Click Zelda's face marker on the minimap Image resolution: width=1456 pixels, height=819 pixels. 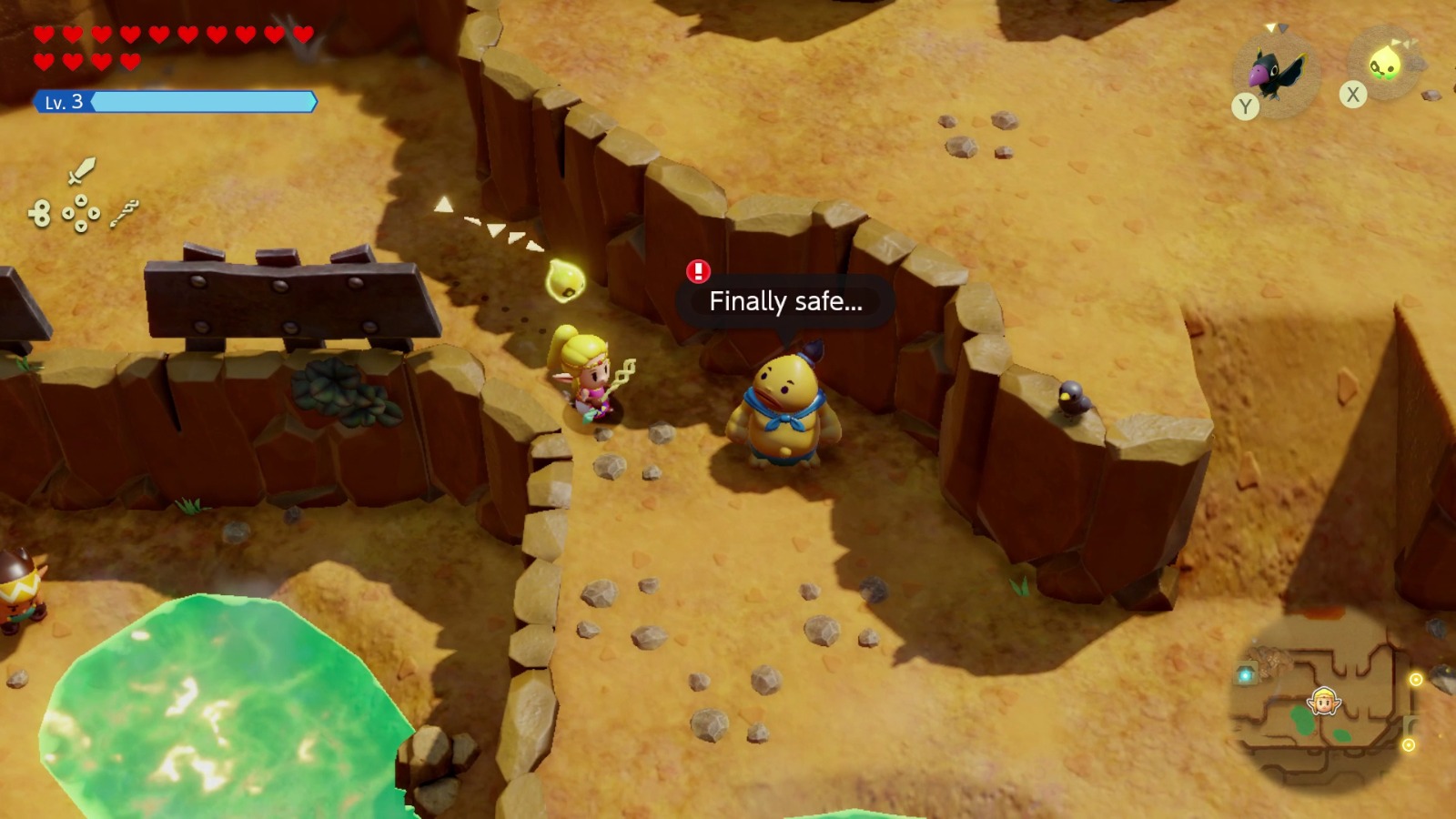tap(1323, 703)
